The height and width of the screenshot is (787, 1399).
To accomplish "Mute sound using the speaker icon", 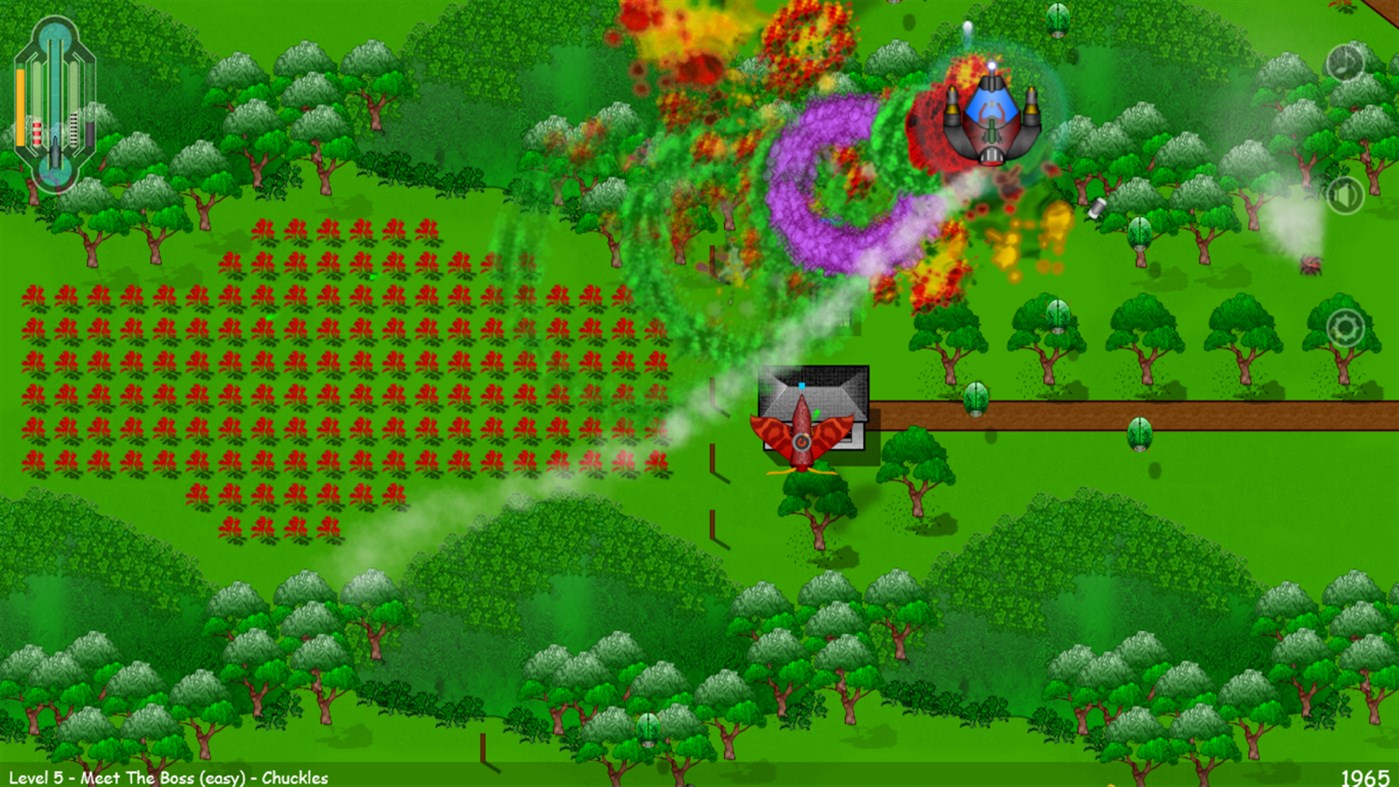I will tap(1345, 196).
